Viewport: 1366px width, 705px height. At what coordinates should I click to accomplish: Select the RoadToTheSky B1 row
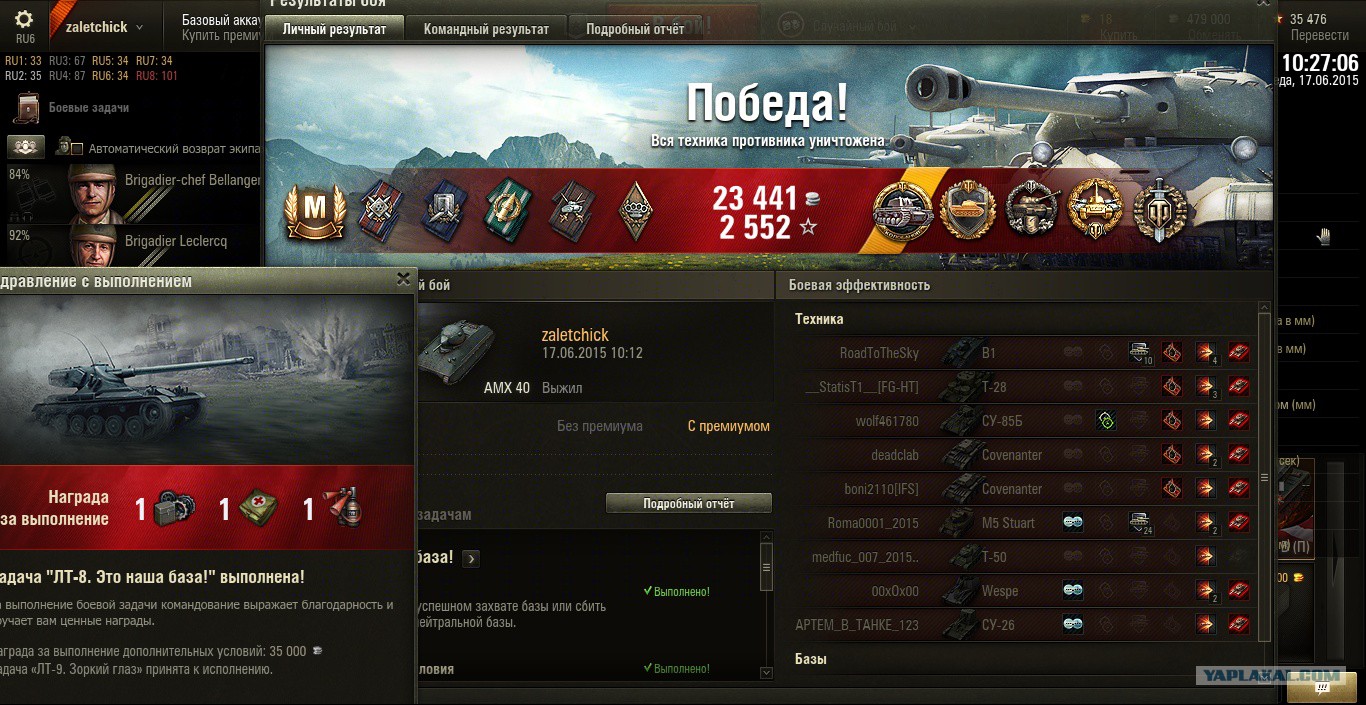[1020, 353]
